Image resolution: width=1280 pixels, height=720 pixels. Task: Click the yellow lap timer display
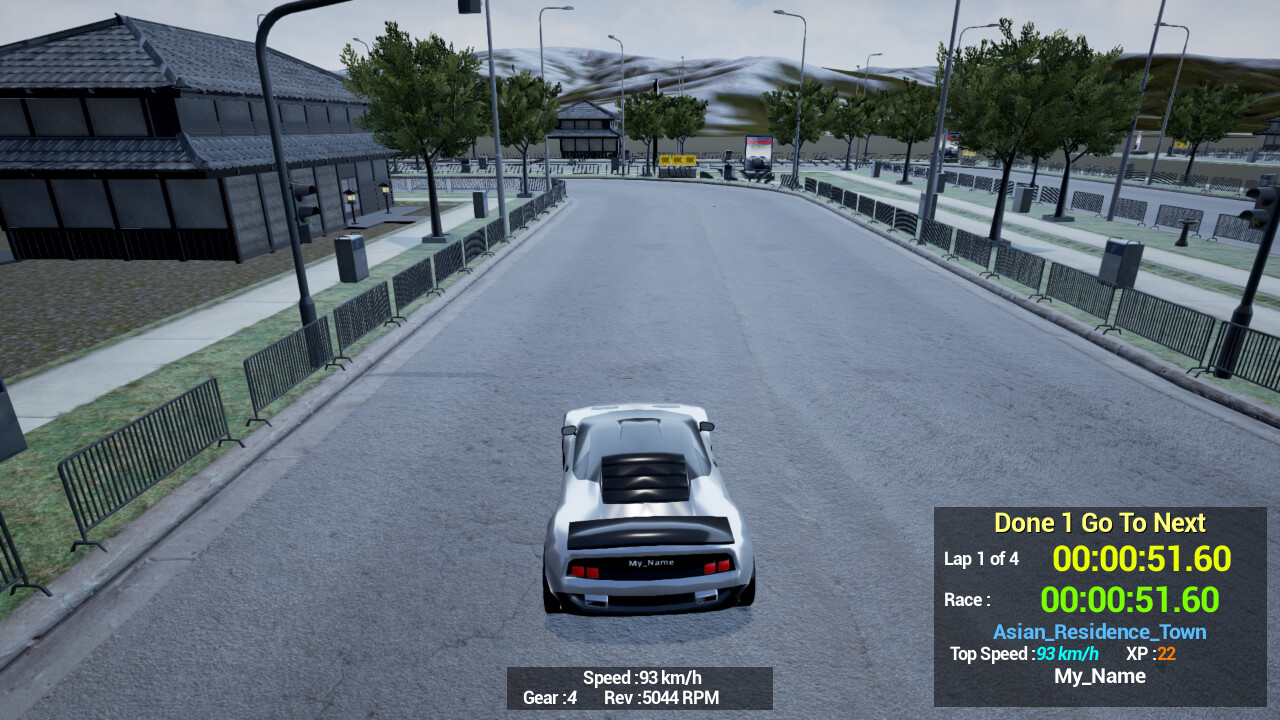1143,559
